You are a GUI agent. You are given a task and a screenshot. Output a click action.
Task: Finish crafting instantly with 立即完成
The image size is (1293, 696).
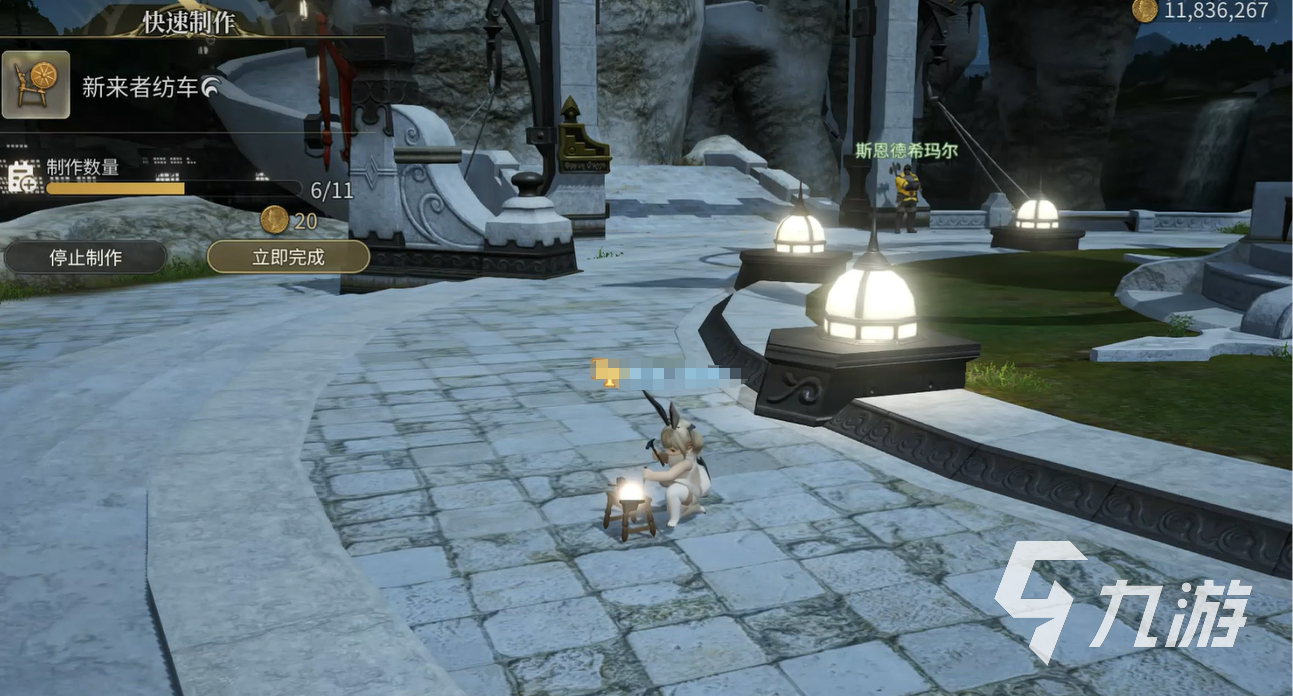point(288,257)
